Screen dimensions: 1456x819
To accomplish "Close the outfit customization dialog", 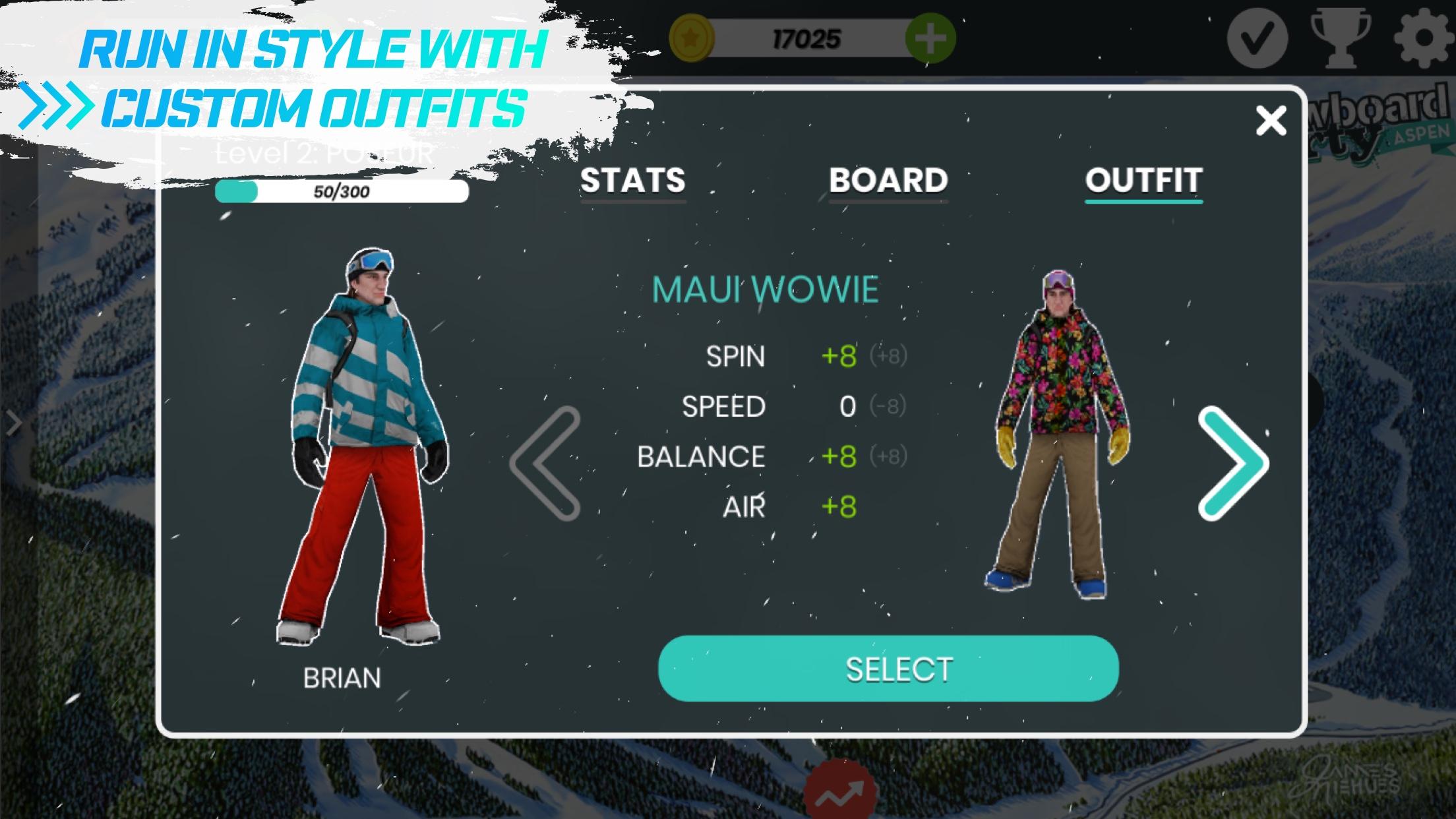I will (1269, 119).
